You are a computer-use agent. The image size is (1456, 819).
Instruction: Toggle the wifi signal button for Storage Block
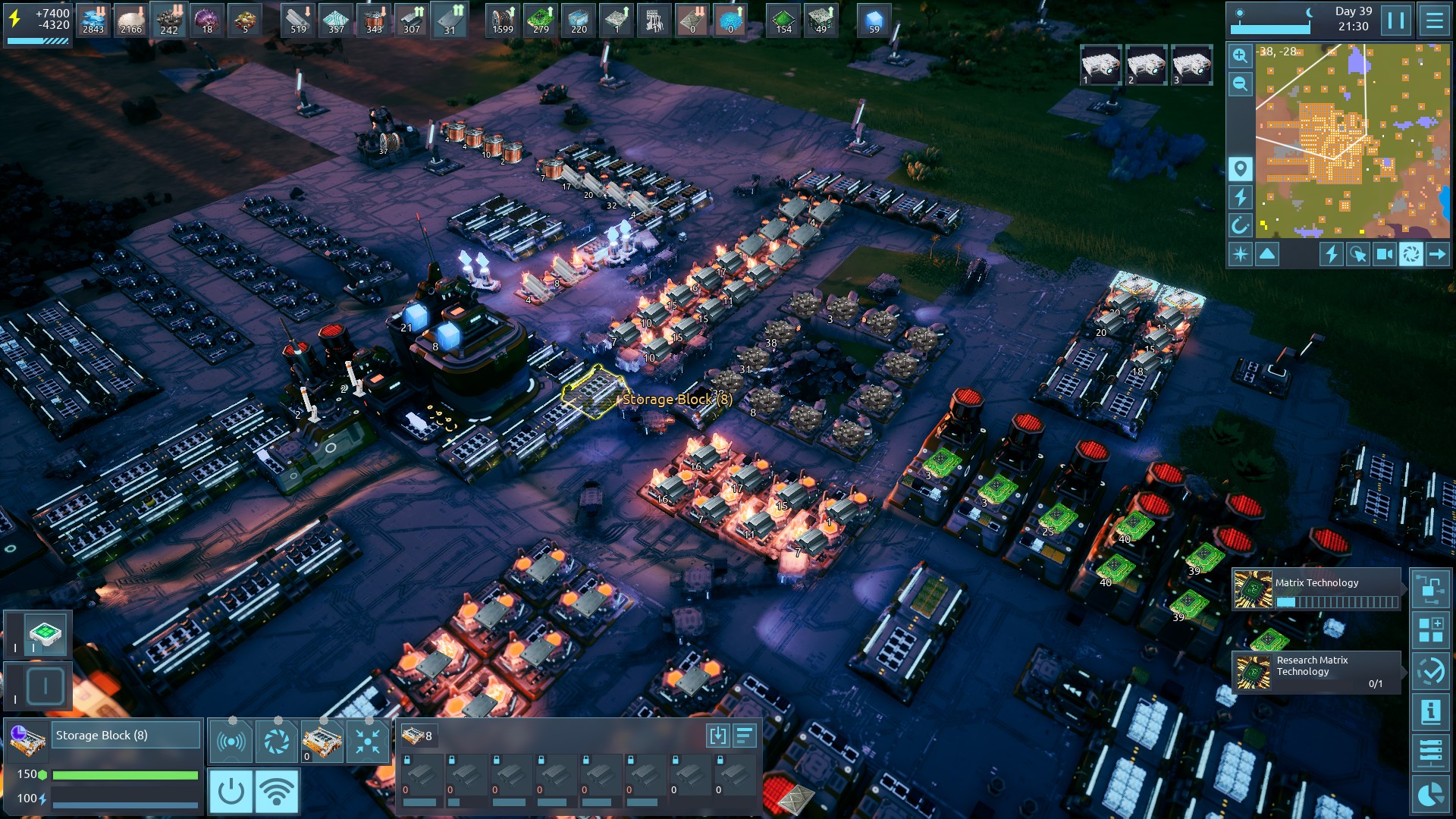tap(277, 791)
